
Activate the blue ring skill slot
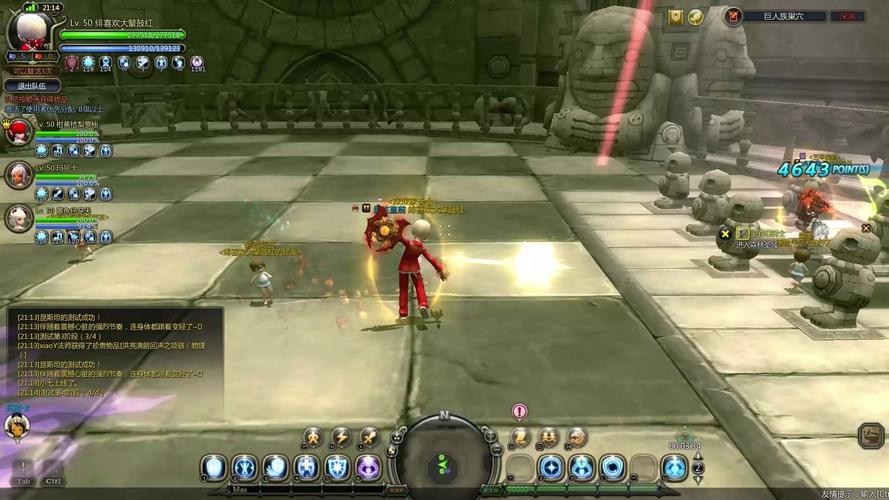(613, 467)
